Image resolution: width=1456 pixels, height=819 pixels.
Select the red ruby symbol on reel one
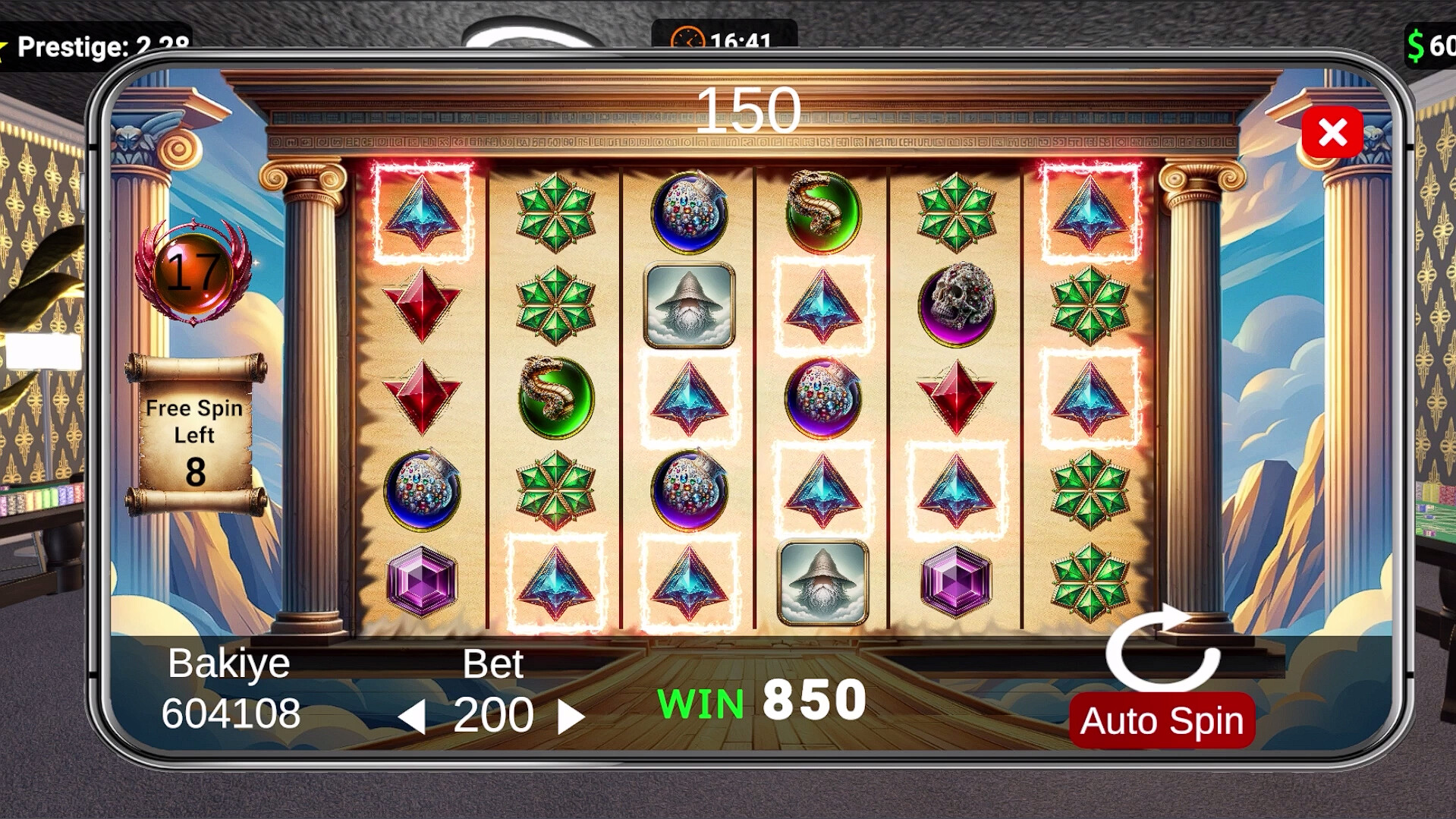421,304
